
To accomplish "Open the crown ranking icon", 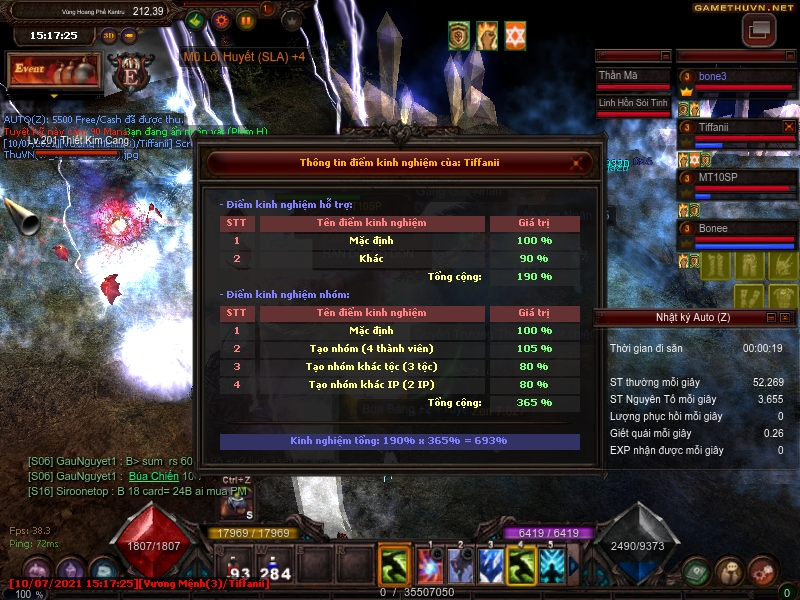I will (x=292, y=20).
